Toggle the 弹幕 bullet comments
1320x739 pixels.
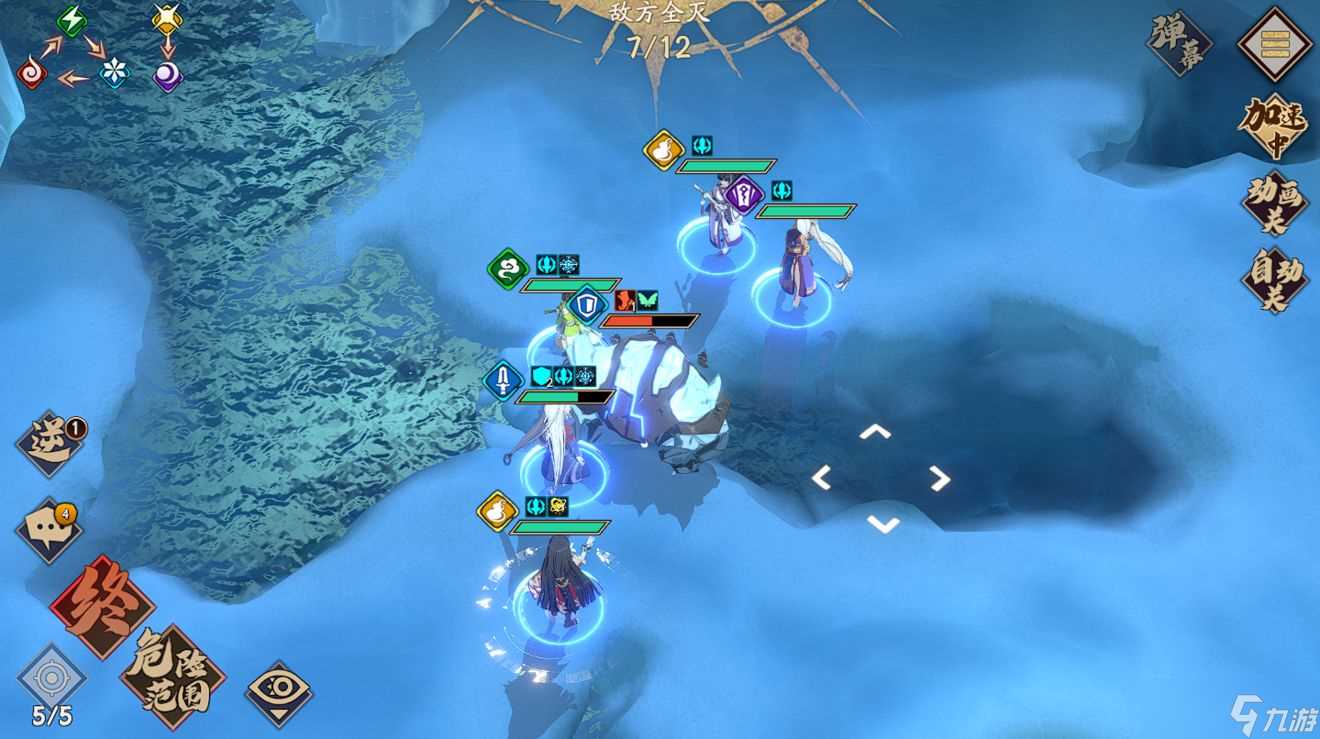tap(1179, 43)
